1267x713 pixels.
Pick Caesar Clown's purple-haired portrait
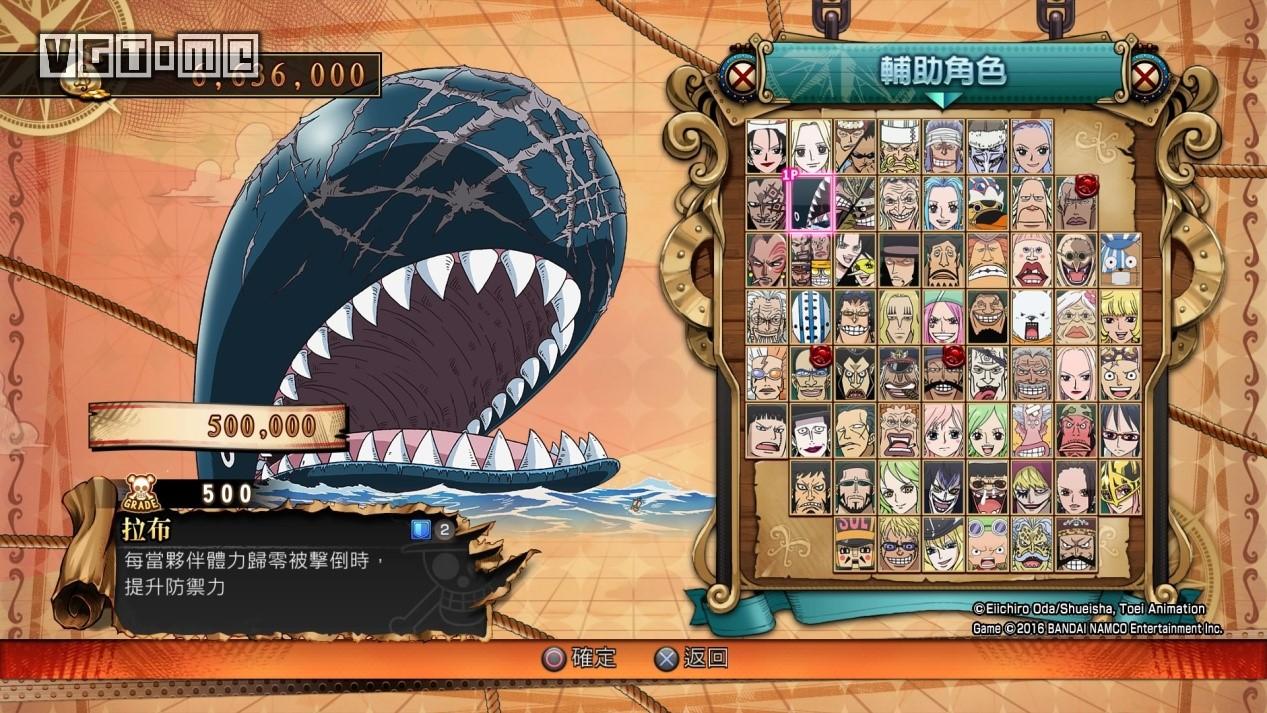point(943,486)
